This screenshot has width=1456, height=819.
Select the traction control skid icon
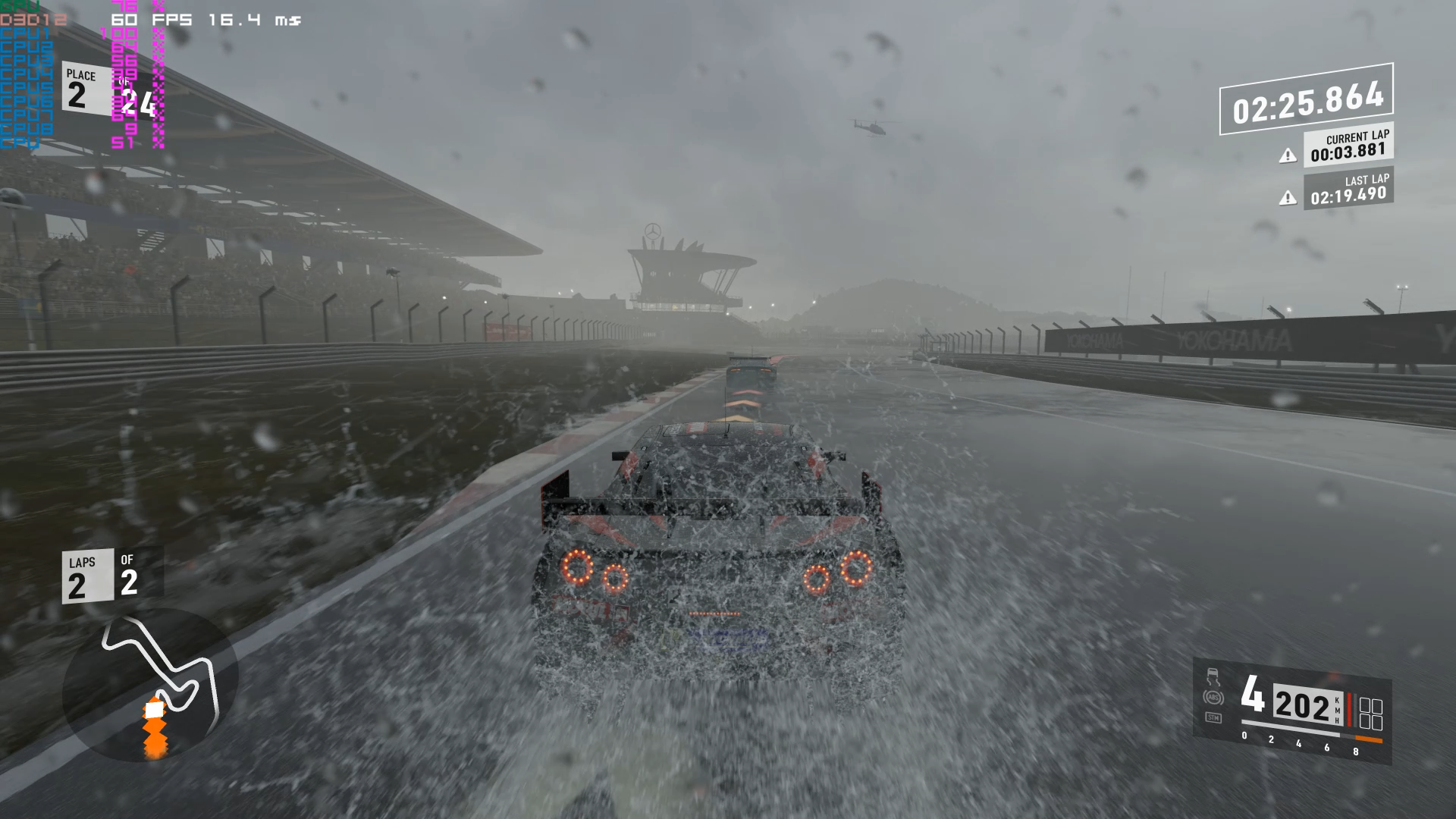(x=1213, y=677)
